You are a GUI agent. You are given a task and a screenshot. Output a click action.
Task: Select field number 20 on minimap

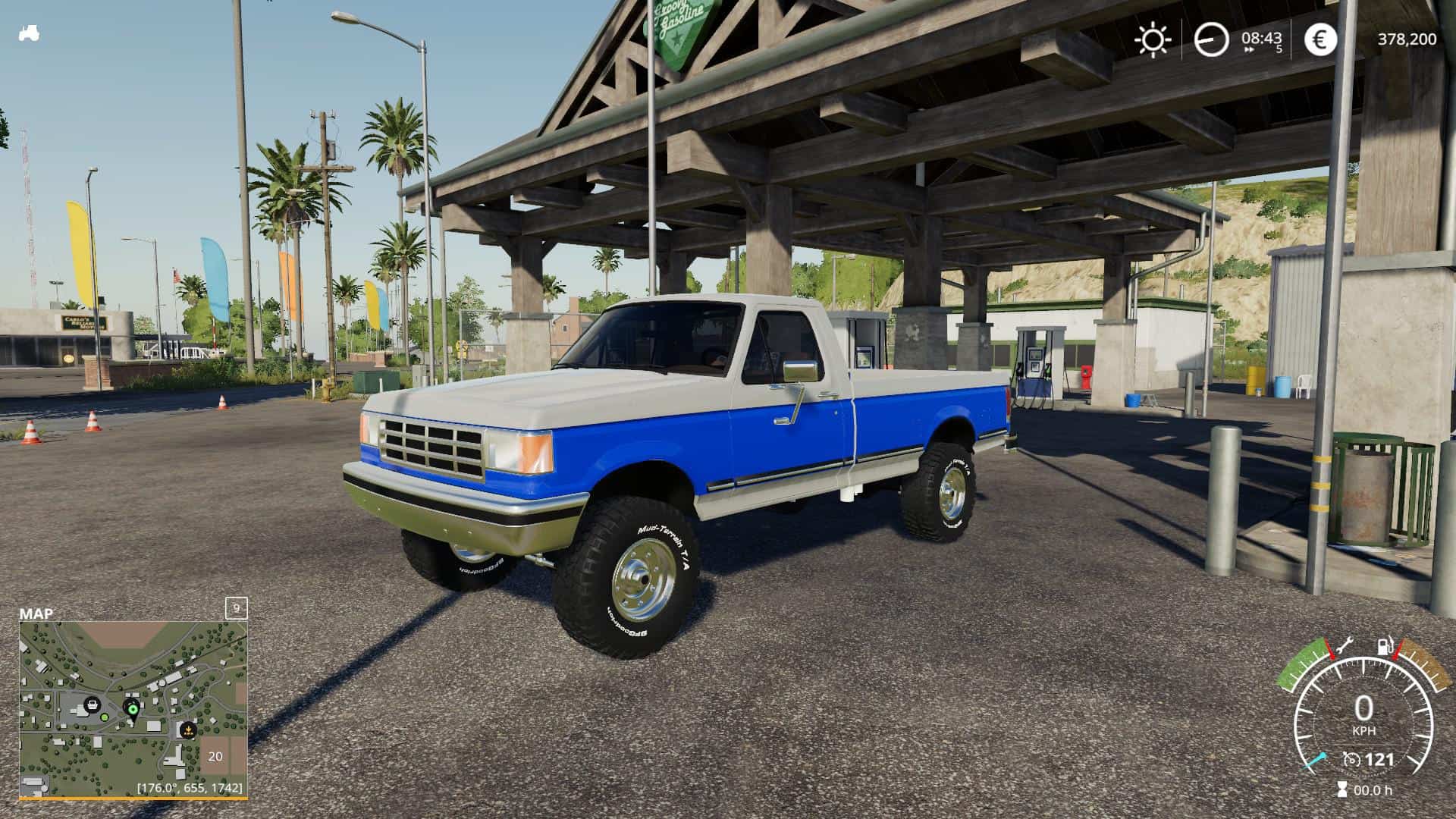click(215, 757)
